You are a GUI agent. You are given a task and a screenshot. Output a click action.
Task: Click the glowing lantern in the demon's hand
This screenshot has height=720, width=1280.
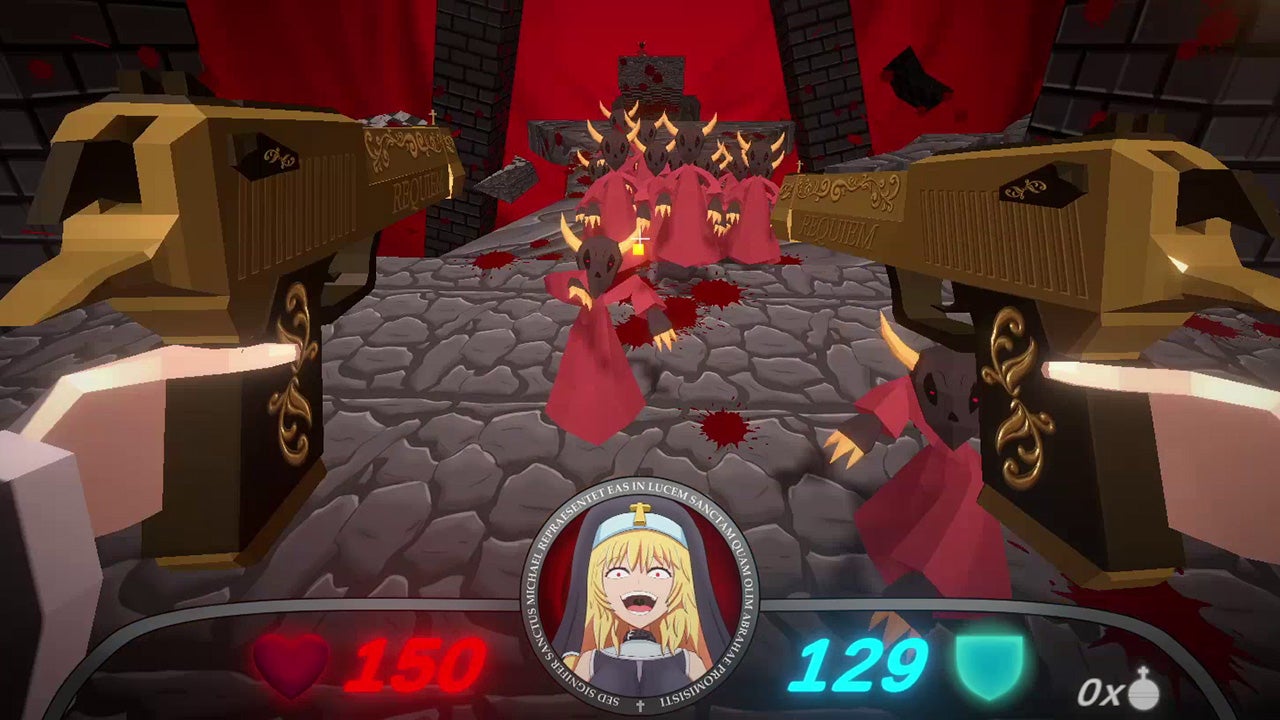point(636,252)
